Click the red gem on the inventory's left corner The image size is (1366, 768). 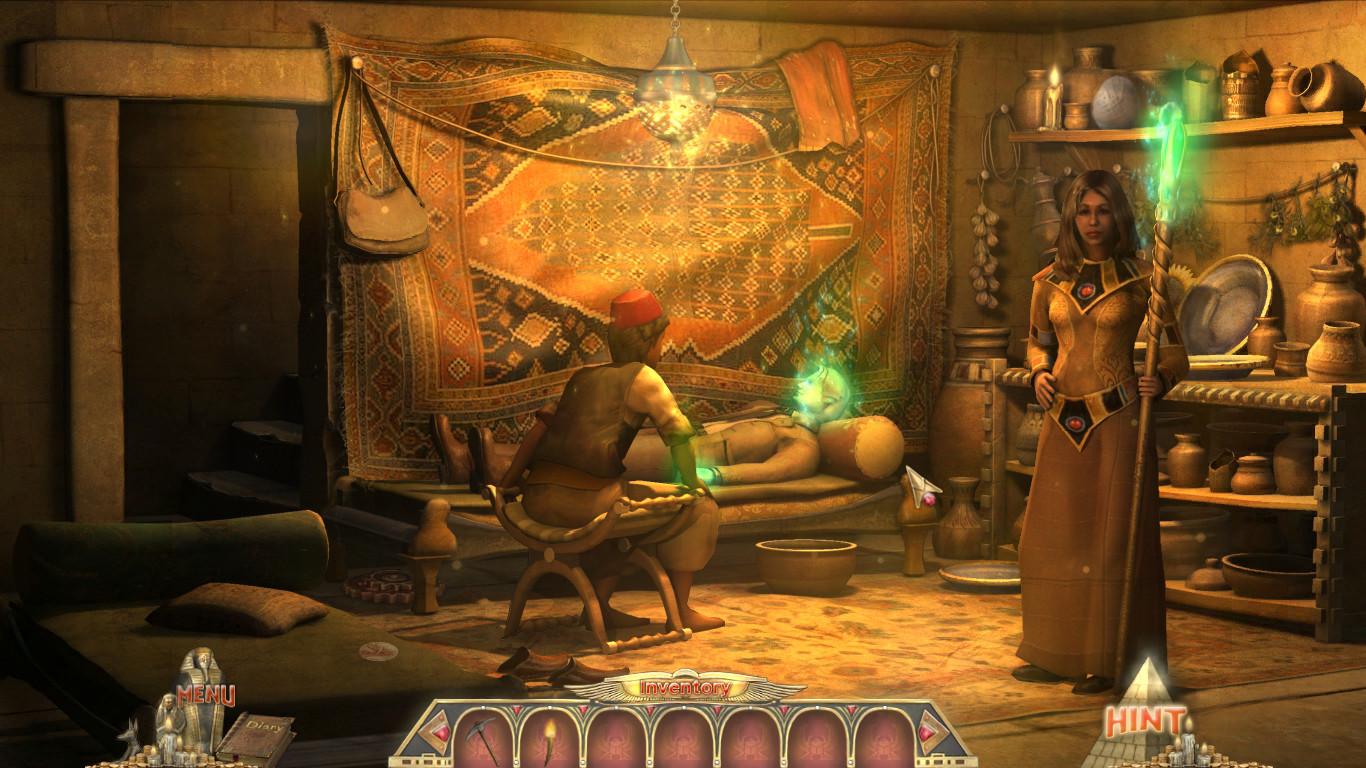[x=439, y=733]
